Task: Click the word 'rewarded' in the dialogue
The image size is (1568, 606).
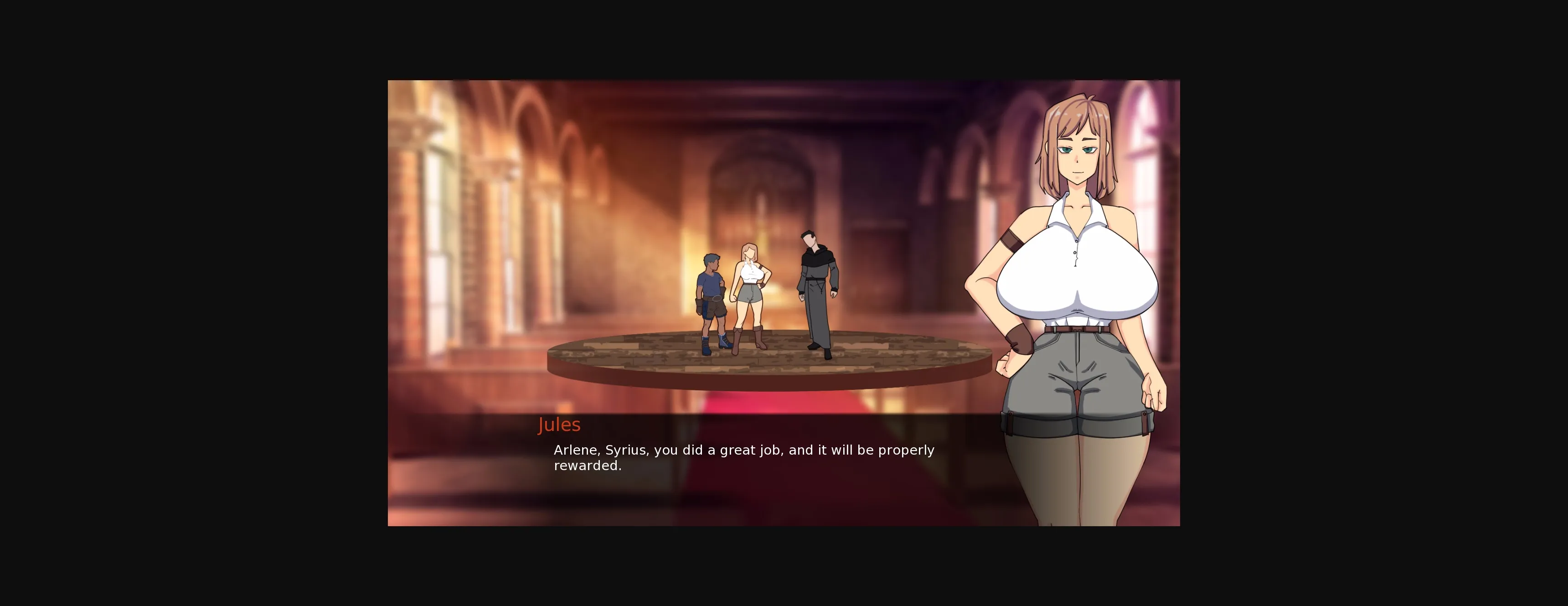Action: [588, 466]
